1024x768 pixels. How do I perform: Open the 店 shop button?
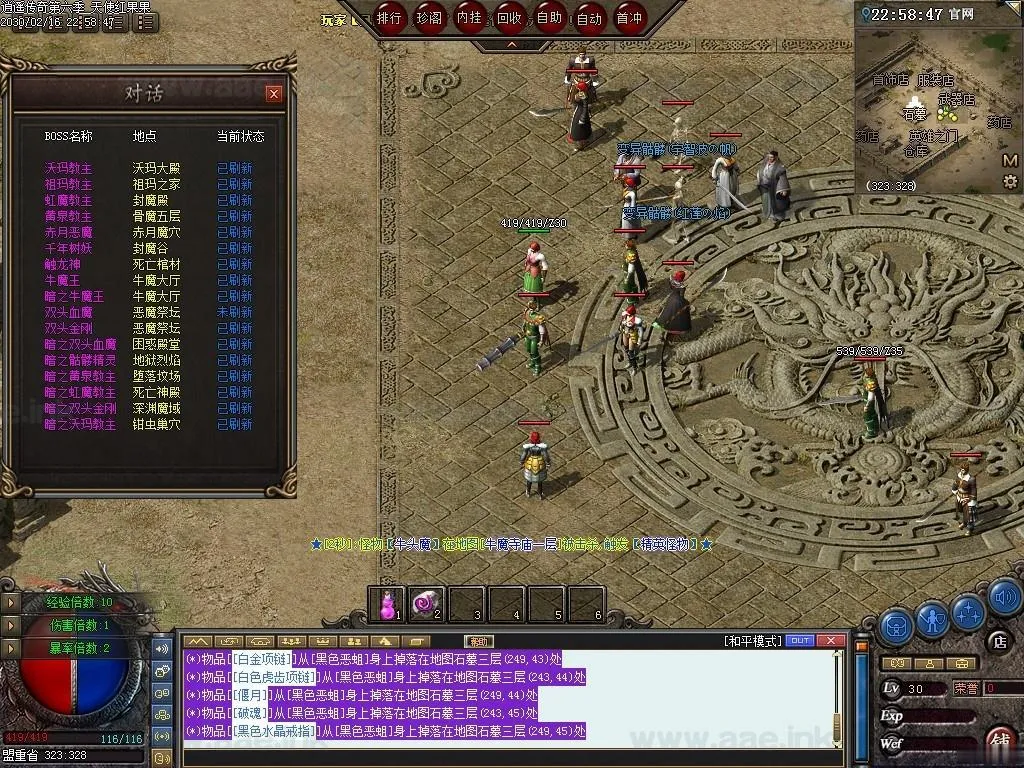click(x=998, y=640)
